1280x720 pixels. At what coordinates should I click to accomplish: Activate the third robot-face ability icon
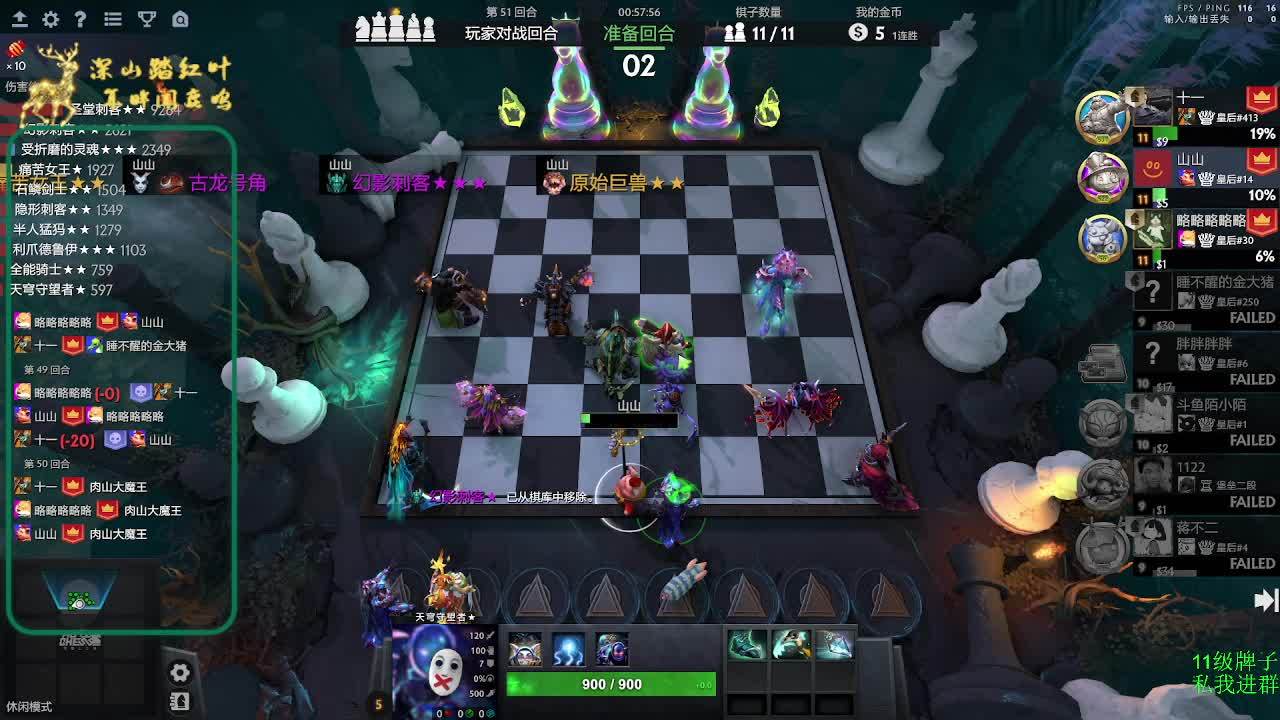[612, 649]
